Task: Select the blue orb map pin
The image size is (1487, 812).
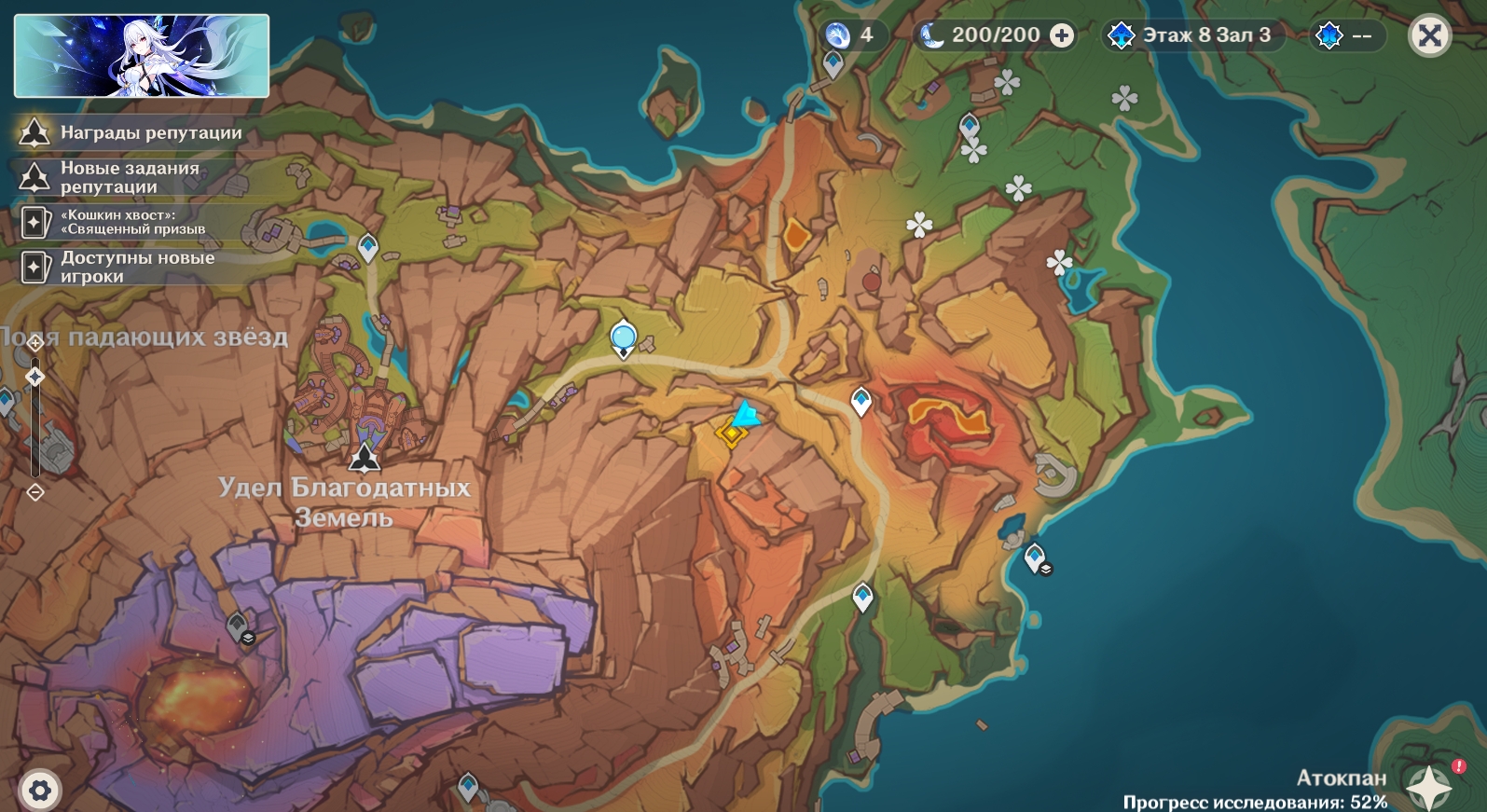Action: coord(623,337)
